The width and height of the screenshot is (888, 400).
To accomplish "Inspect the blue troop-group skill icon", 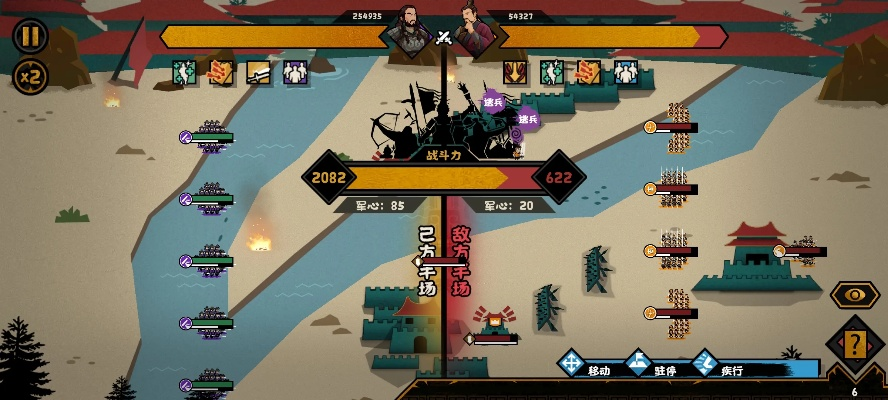I will click(x=625, y=72).
